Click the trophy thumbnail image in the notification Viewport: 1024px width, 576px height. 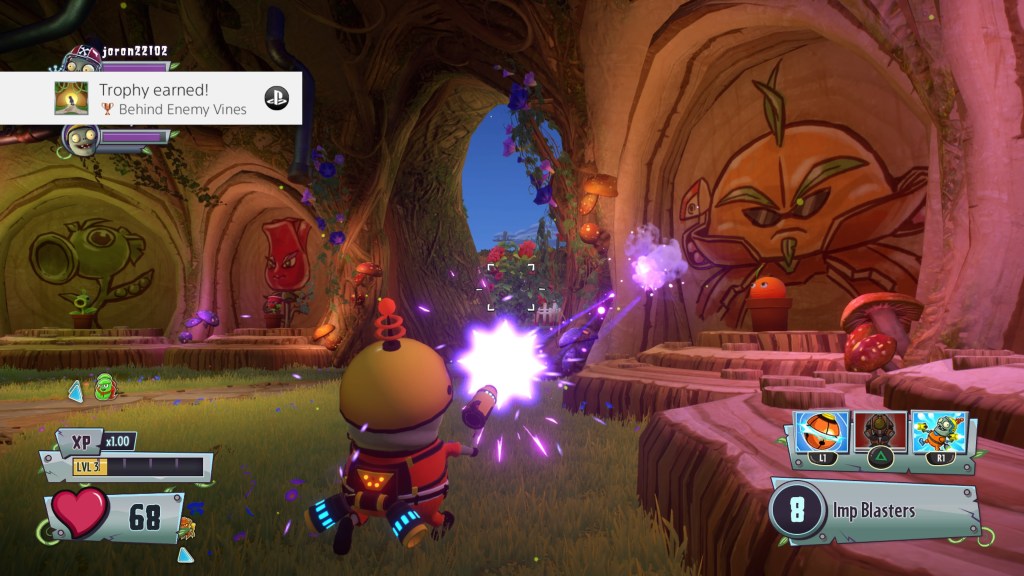(71, 98)
